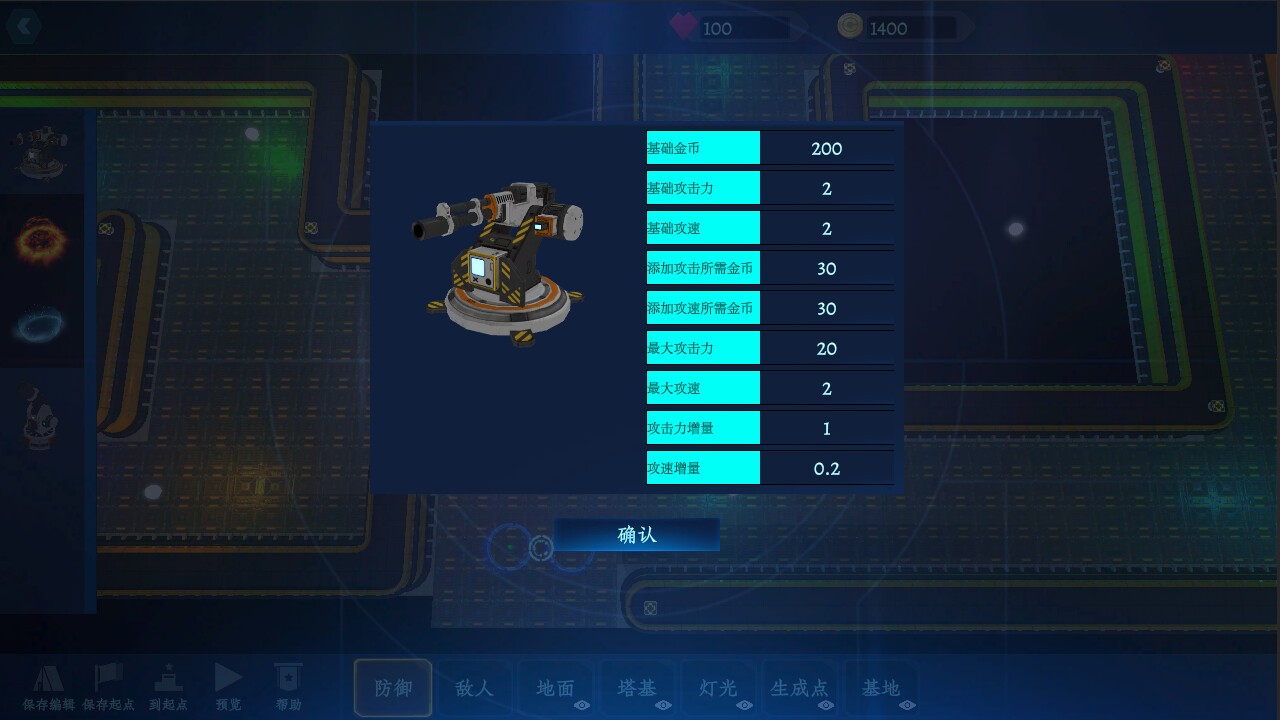Toggle 塔基 visibility eye icon
1280x720 pixels.
click(x=664, y=703)
